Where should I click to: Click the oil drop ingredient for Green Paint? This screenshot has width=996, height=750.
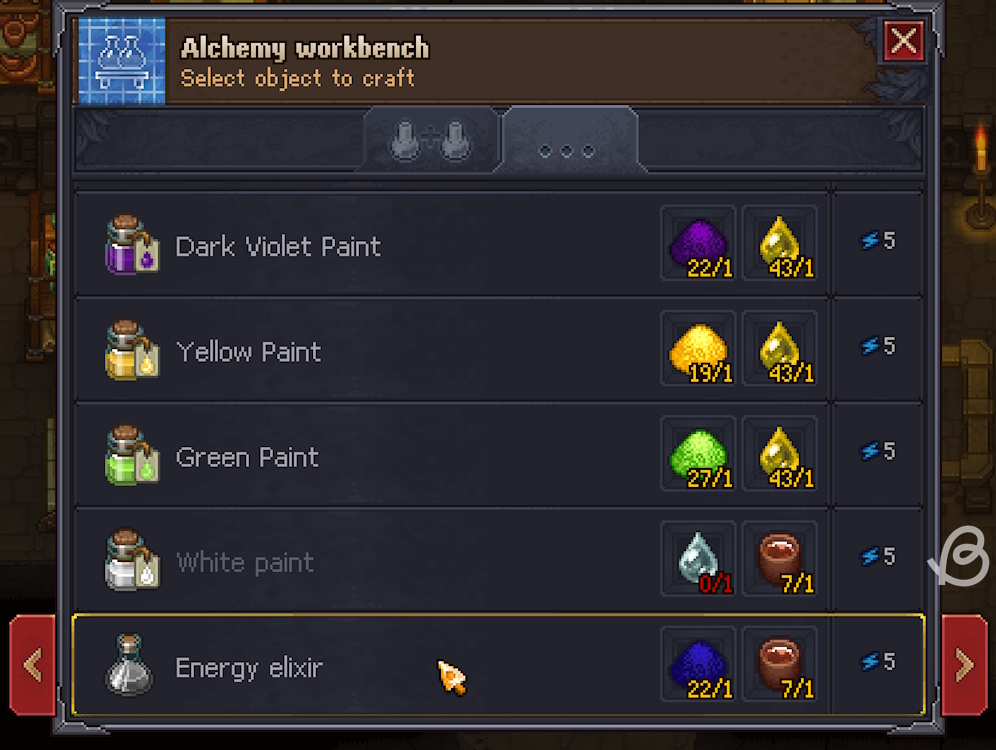pos(780,453)
